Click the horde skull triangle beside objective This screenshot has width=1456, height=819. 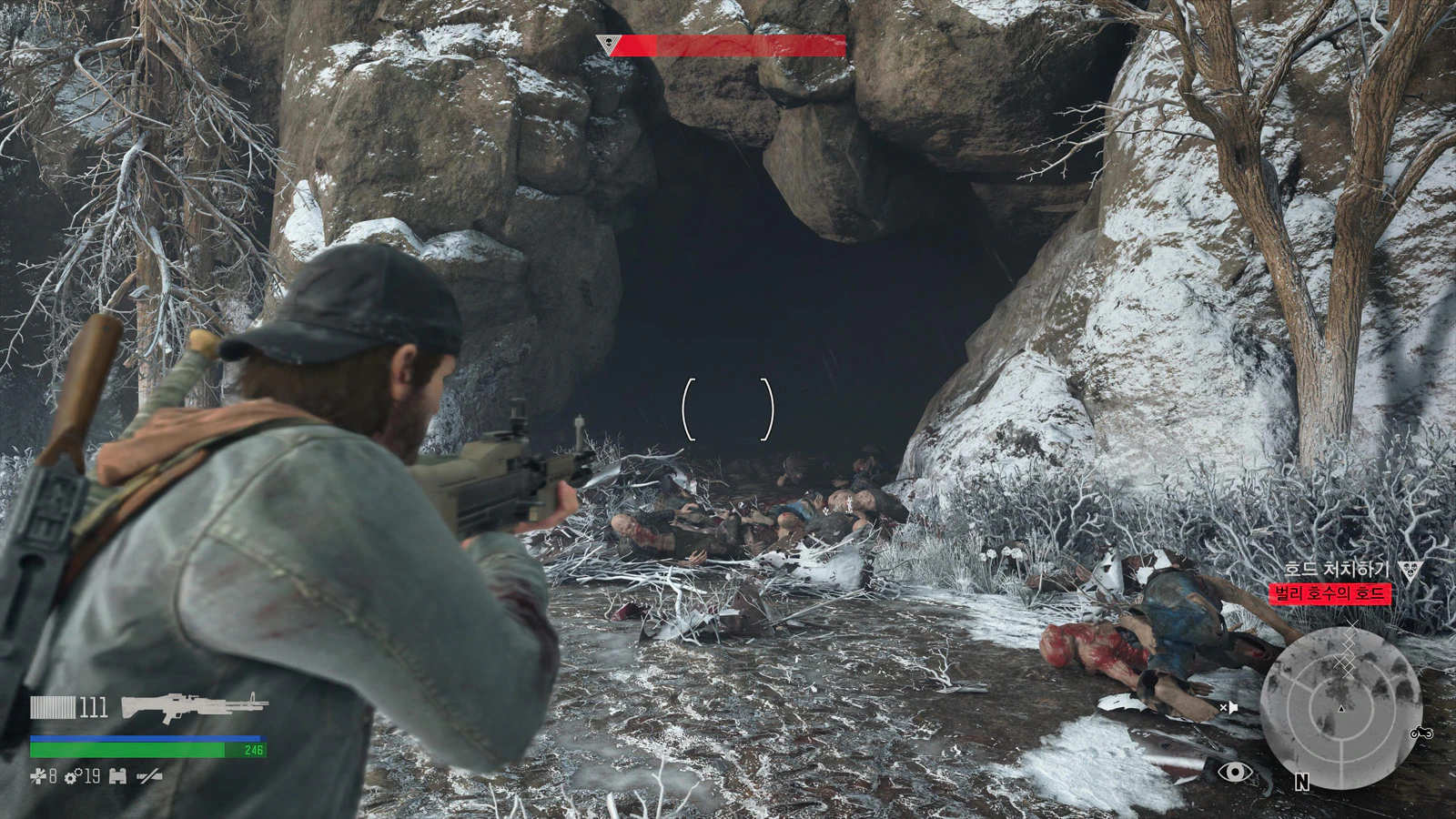[1410, 571]
